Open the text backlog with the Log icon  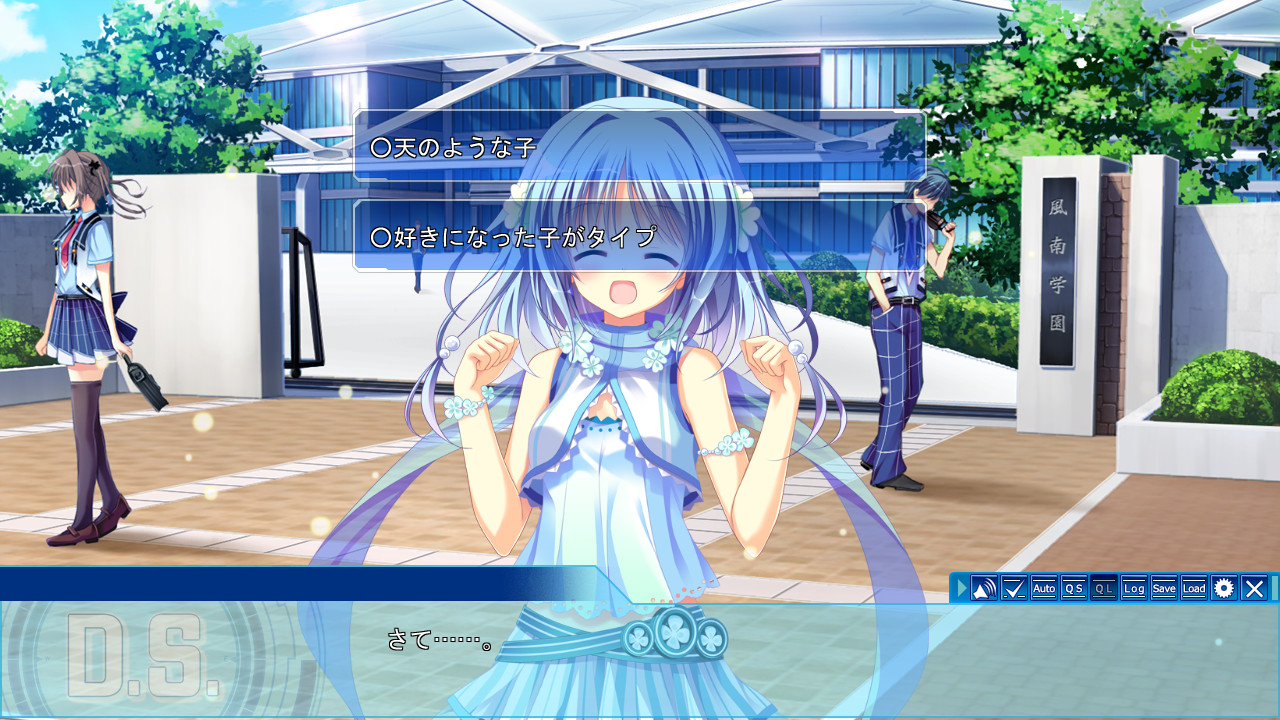[1133, 590]
